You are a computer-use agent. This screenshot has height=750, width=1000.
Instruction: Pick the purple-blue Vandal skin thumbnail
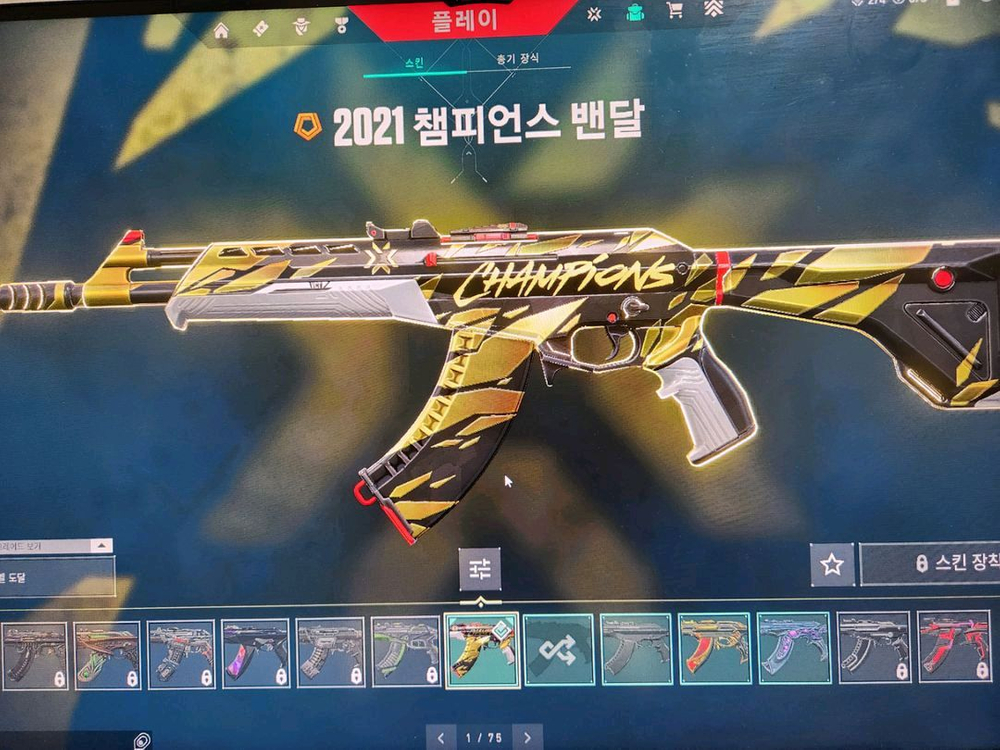tap(793, 649)
